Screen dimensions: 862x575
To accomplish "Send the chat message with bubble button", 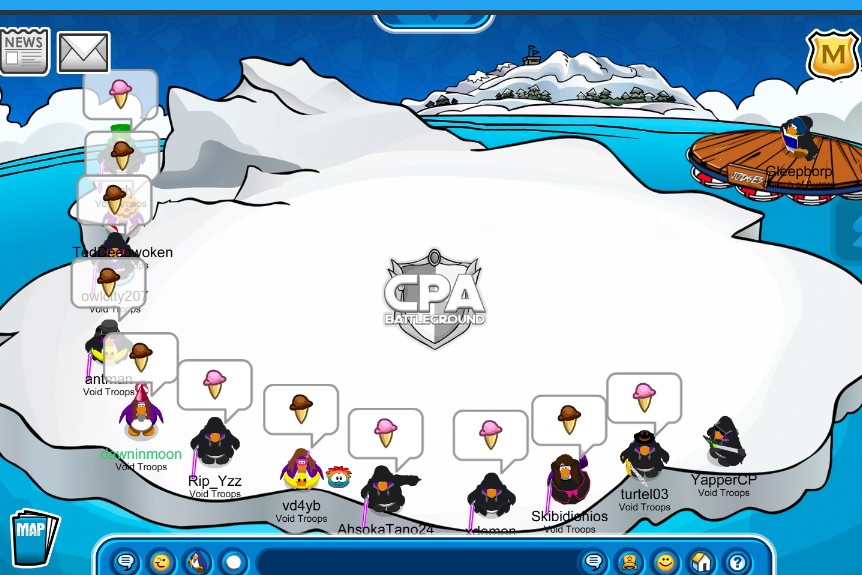I will pos(594,562).
